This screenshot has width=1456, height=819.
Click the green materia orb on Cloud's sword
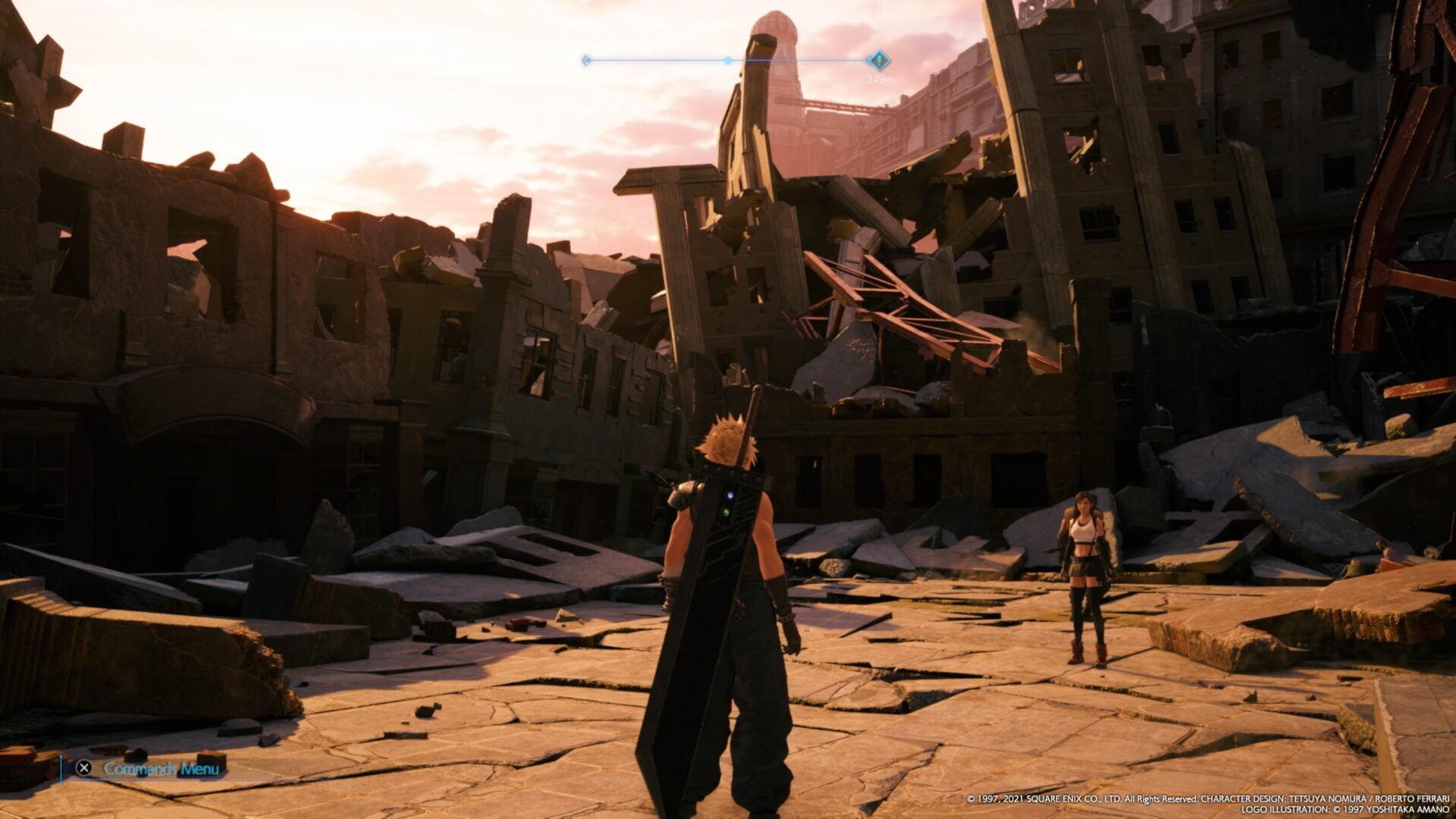pyautogui.click(x=726, y=512)
